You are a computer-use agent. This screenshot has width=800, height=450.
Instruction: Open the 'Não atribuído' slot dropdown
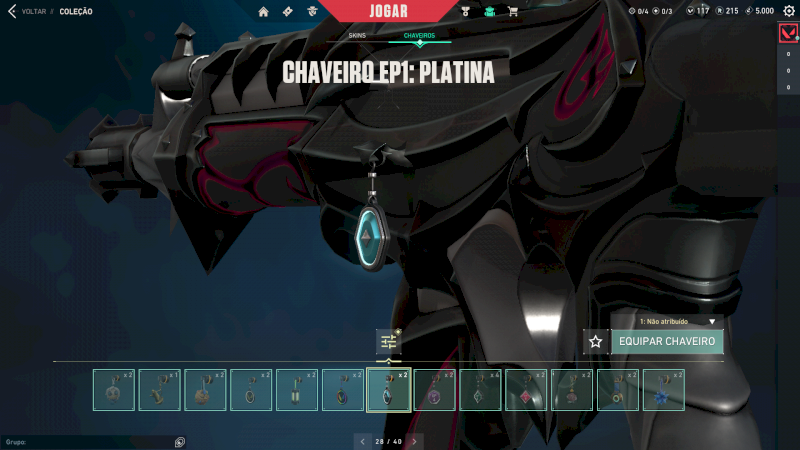(681, 322)
